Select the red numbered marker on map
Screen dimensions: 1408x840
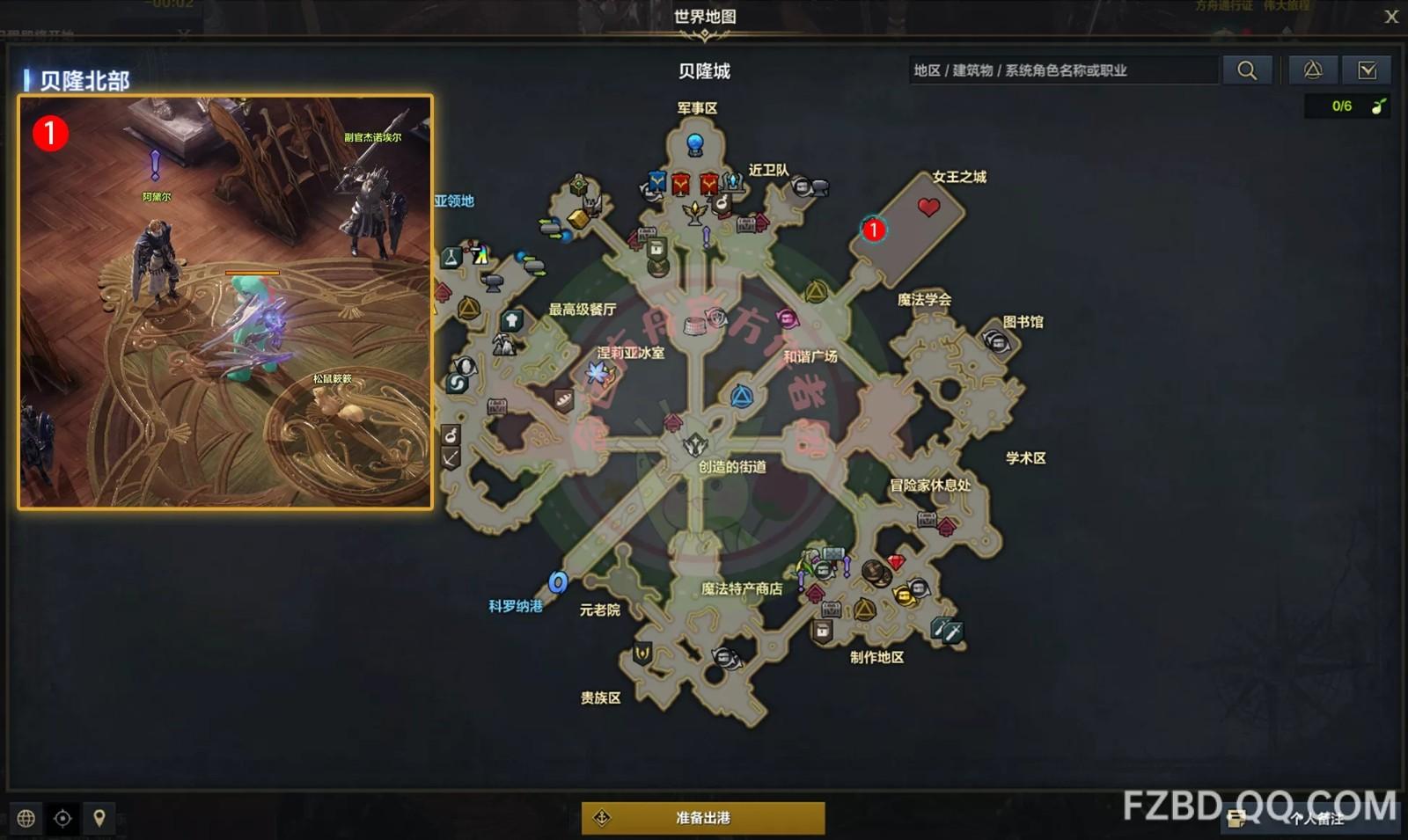(x=873, y=230)
